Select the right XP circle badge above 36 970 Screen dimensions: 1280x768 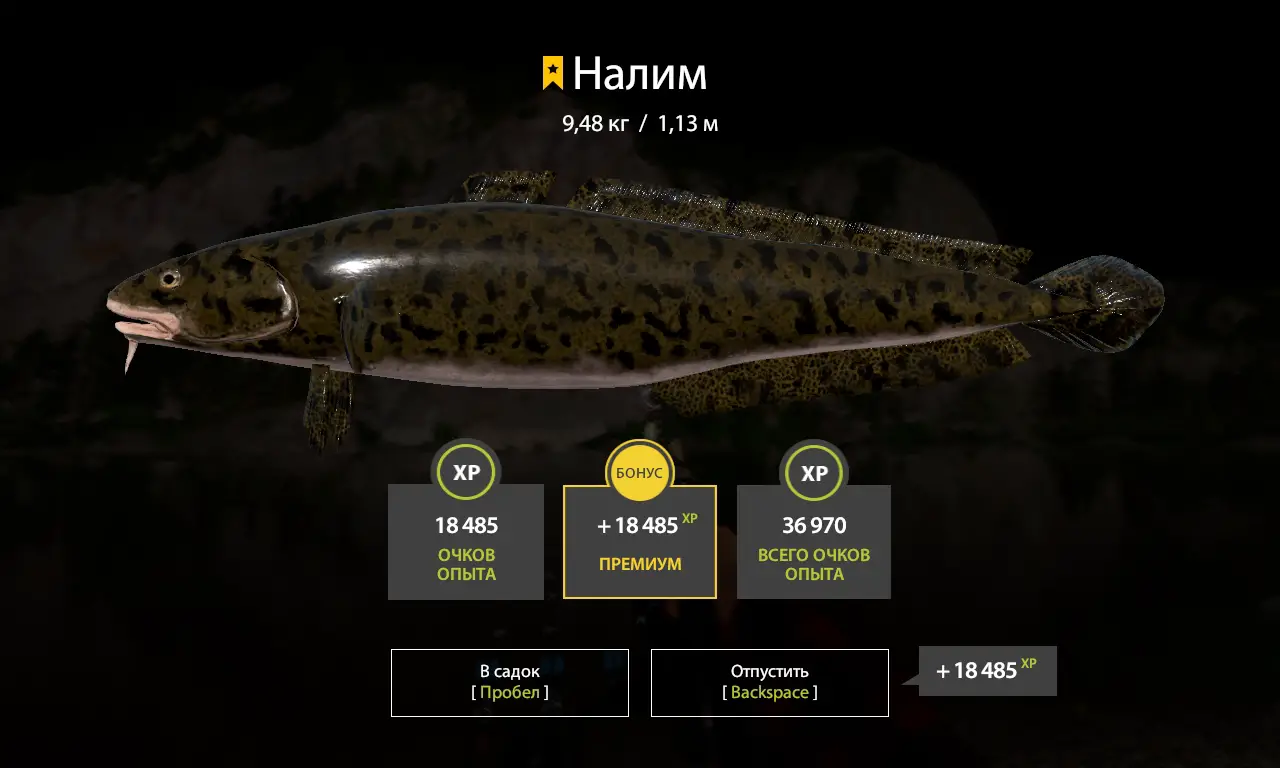(814, 472)
